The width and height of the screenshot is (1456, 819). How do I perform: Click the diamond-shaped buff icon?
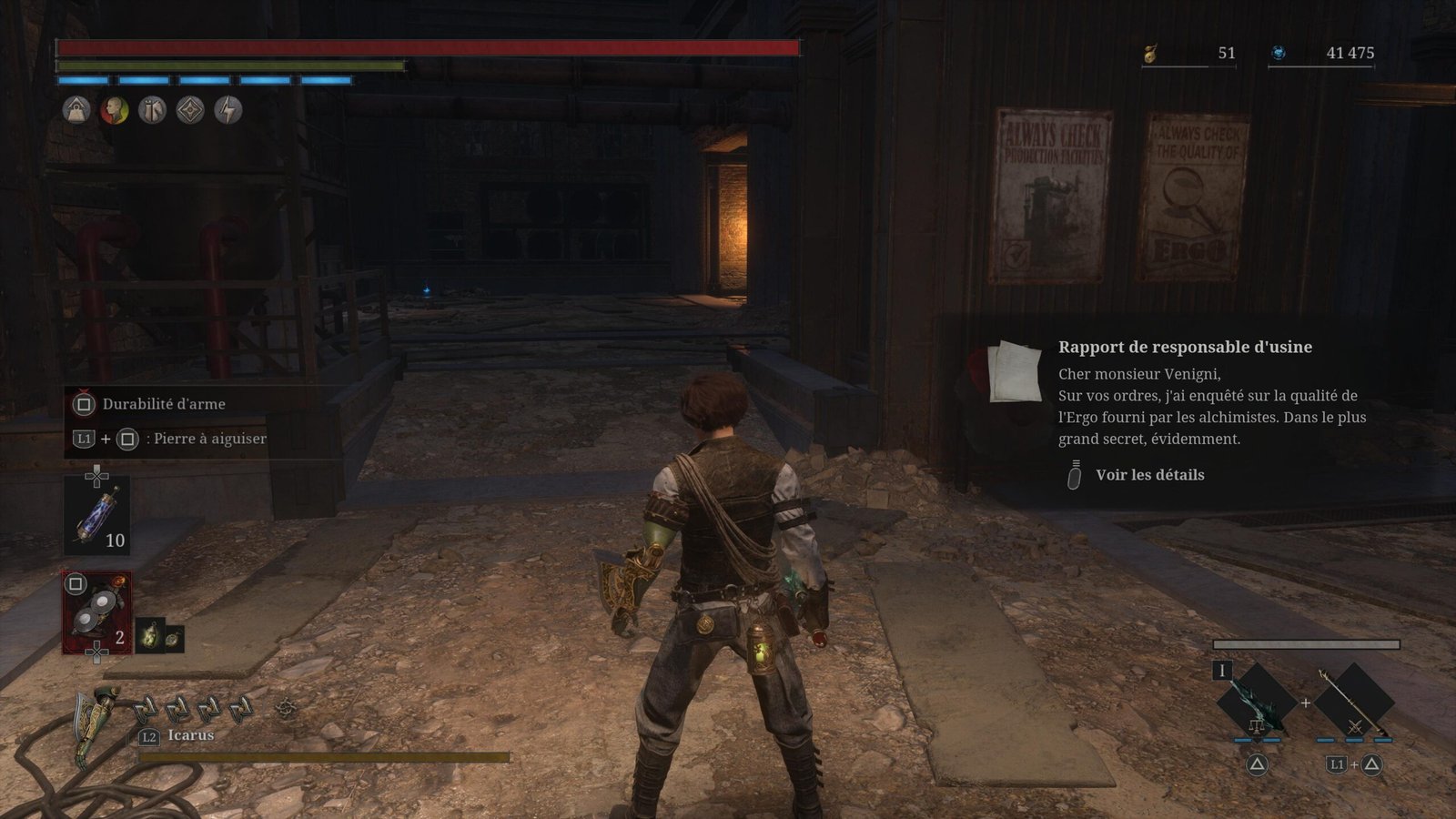[x=190, y=110]
